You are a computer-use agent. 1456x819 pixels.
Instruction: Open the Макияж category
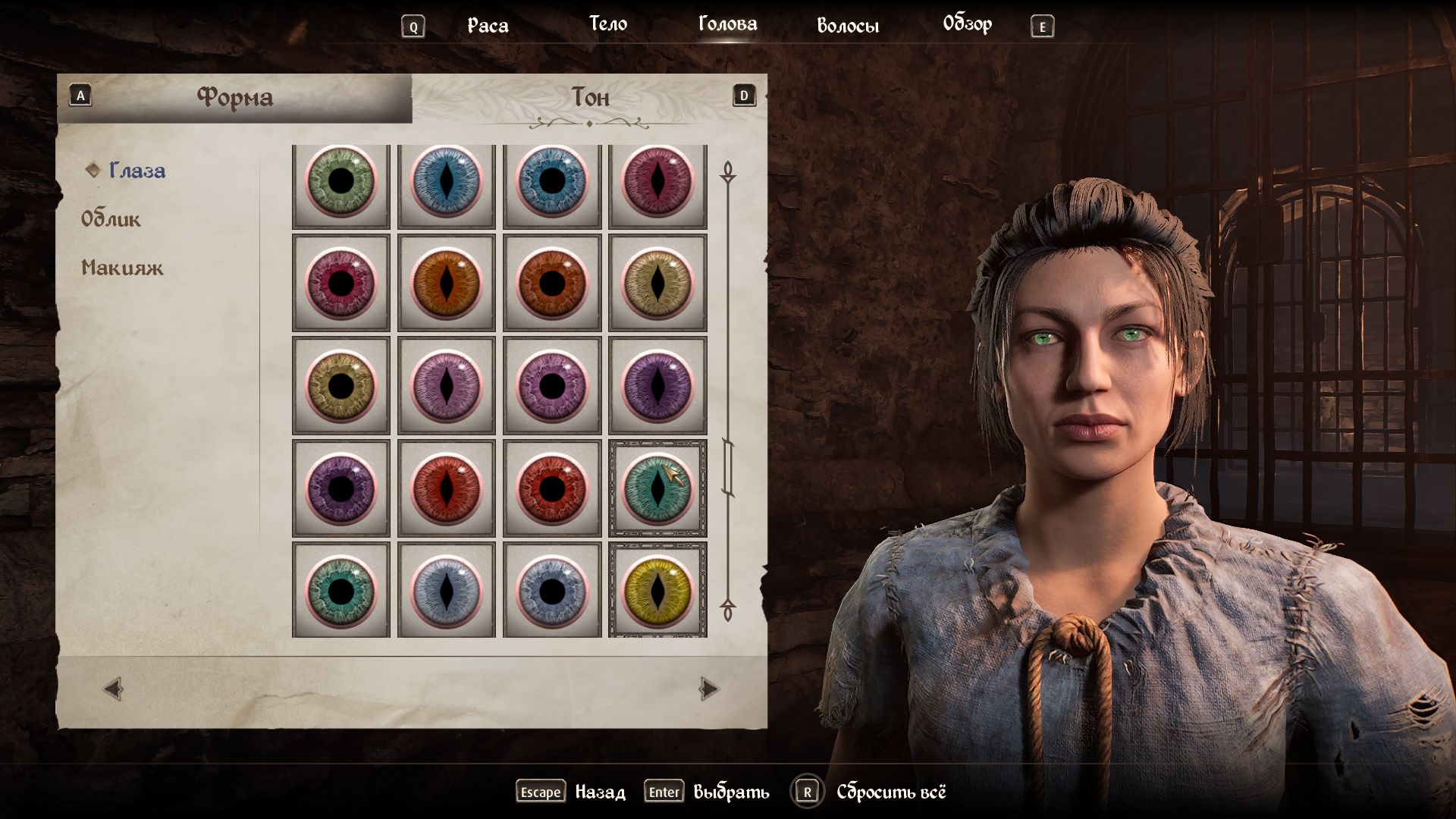coord(122,268)
